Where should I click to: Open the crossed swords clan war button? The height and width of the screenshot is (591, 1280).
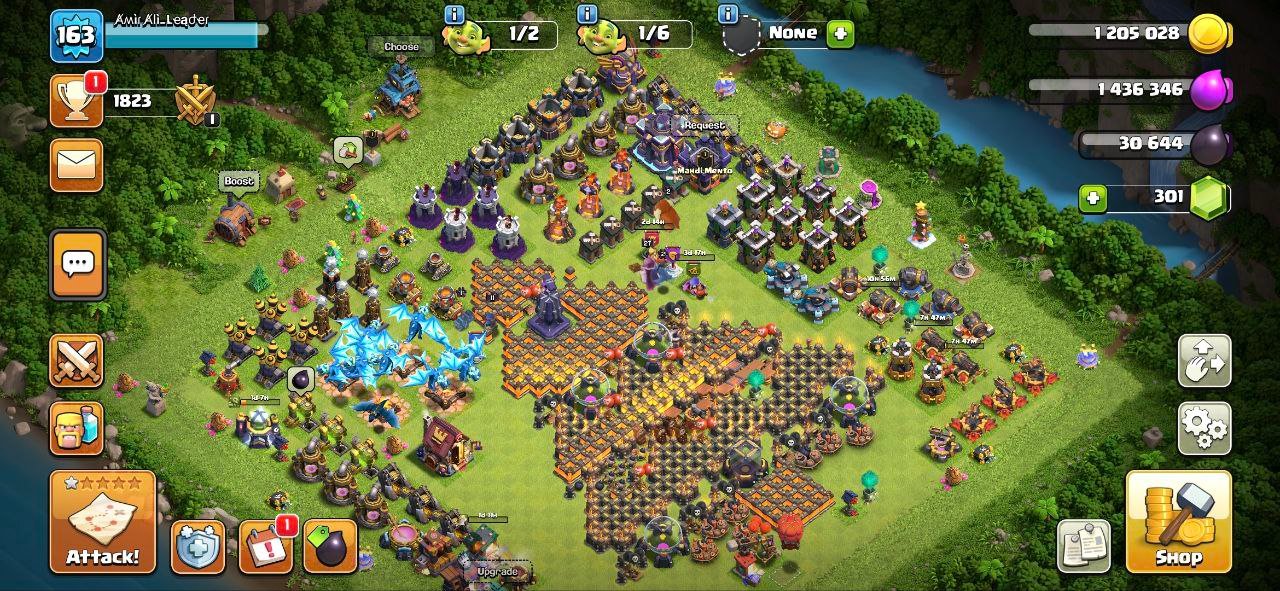pos(76,361)
